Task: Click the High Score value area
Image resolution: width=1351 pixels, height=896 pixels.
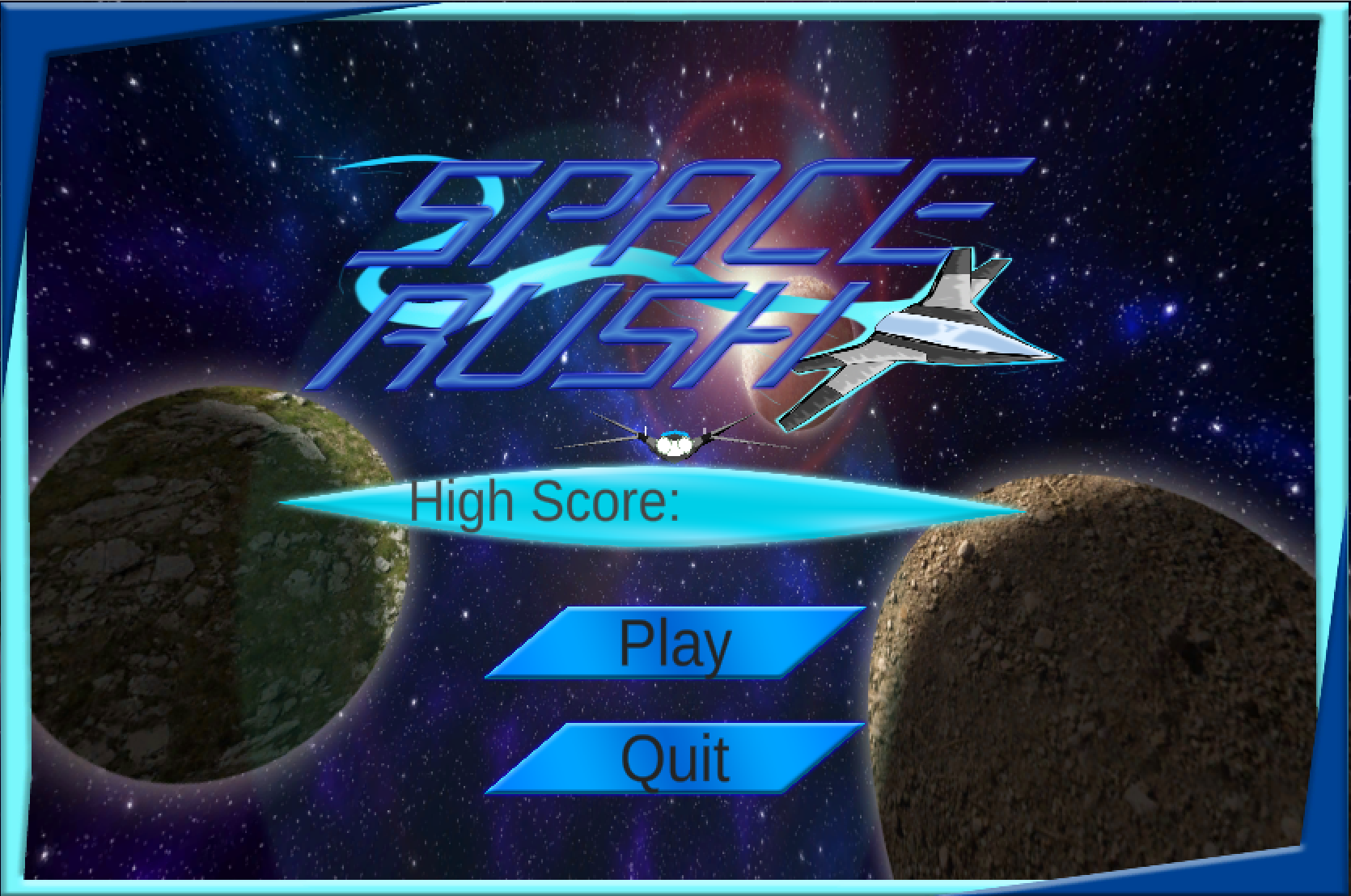Action: (769, 503)
